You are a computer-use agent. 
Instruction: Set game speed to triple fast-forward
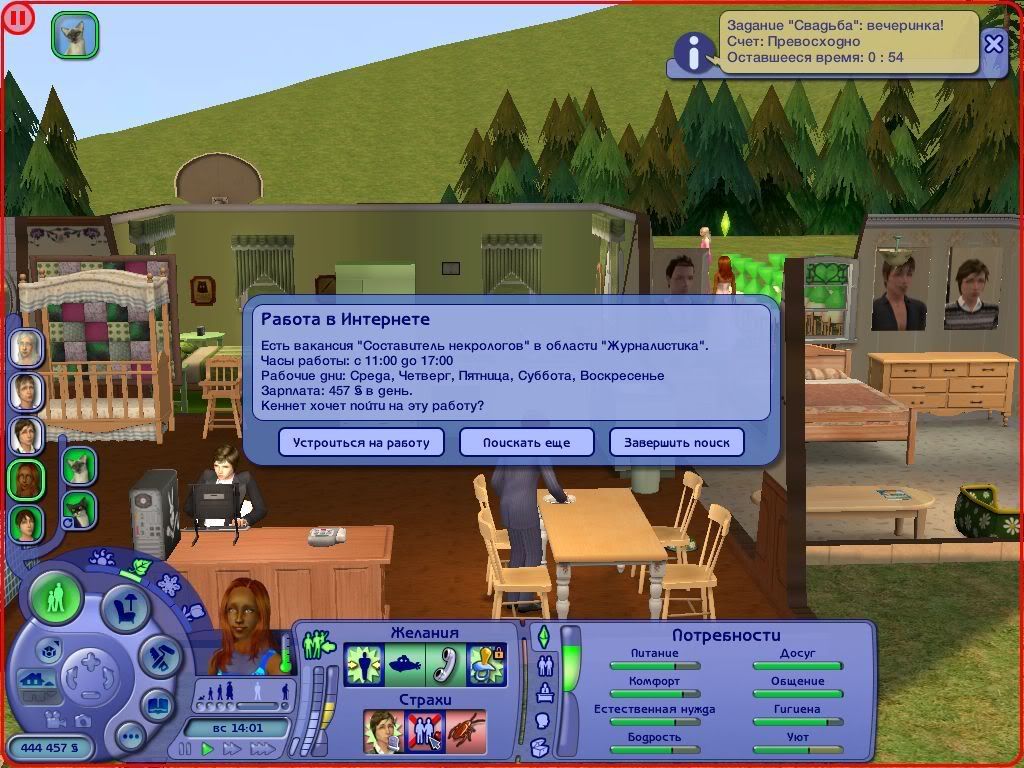click(x=263, y=748)
